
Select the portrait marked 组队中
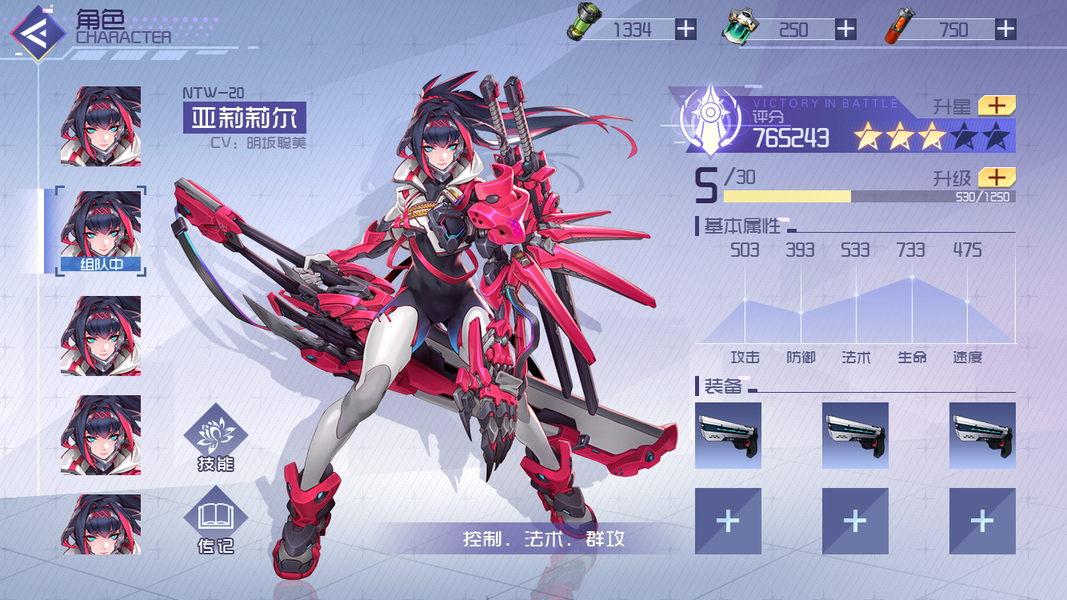(x=100, y=232)
